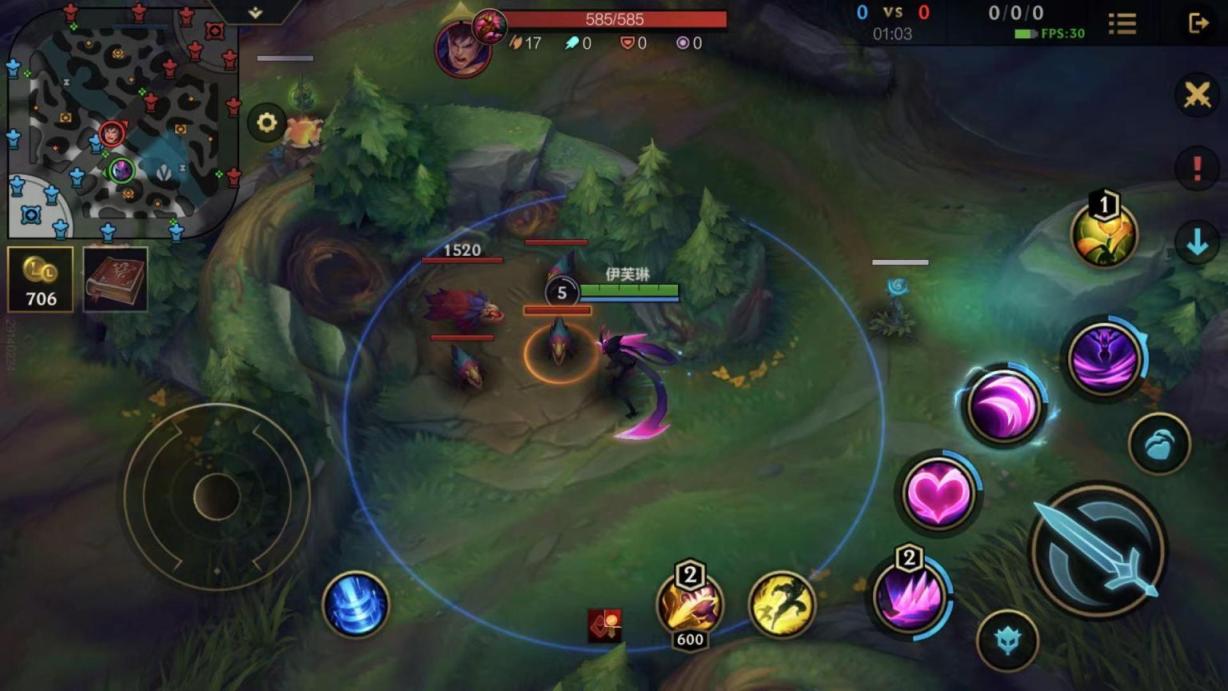Activate the blue Recall button
1228x691 pixels.
coord(356,604)
